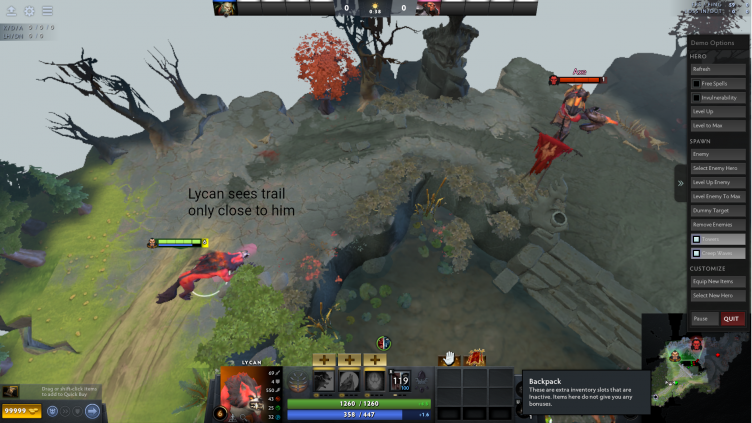Open Equip New Items
This screenshot has height=423, width=752.
[717, 282]
